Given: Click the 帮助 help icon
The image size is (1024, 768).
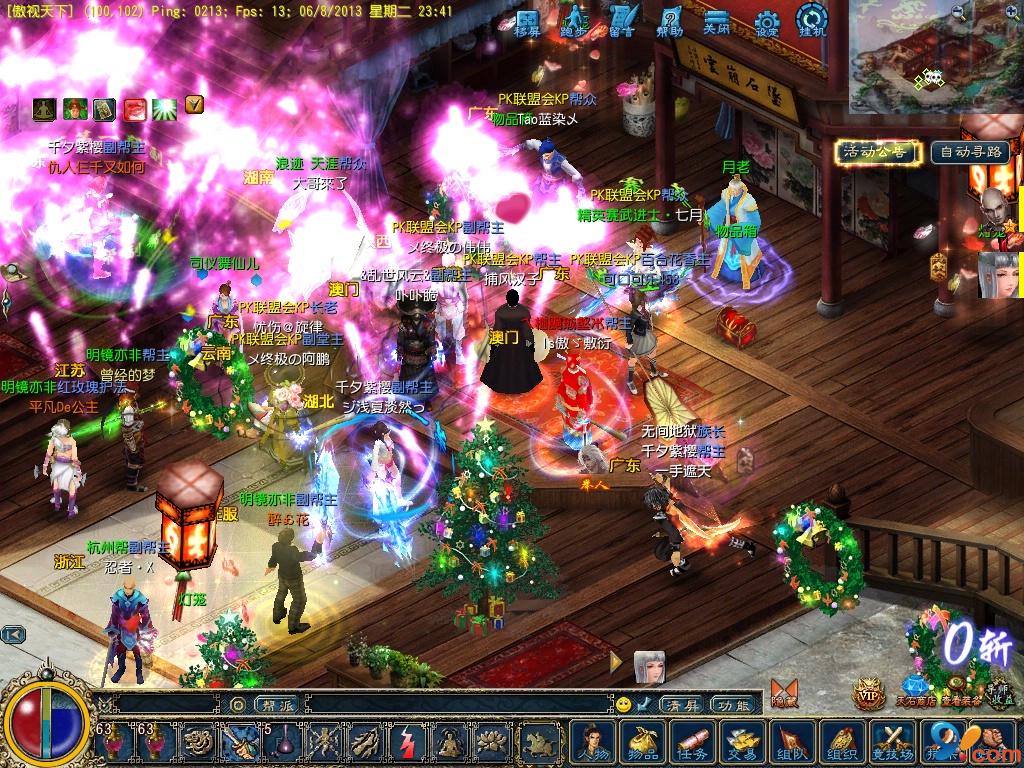Looking at the screenshot, I should pyautogui.click(x=670, y=21).
